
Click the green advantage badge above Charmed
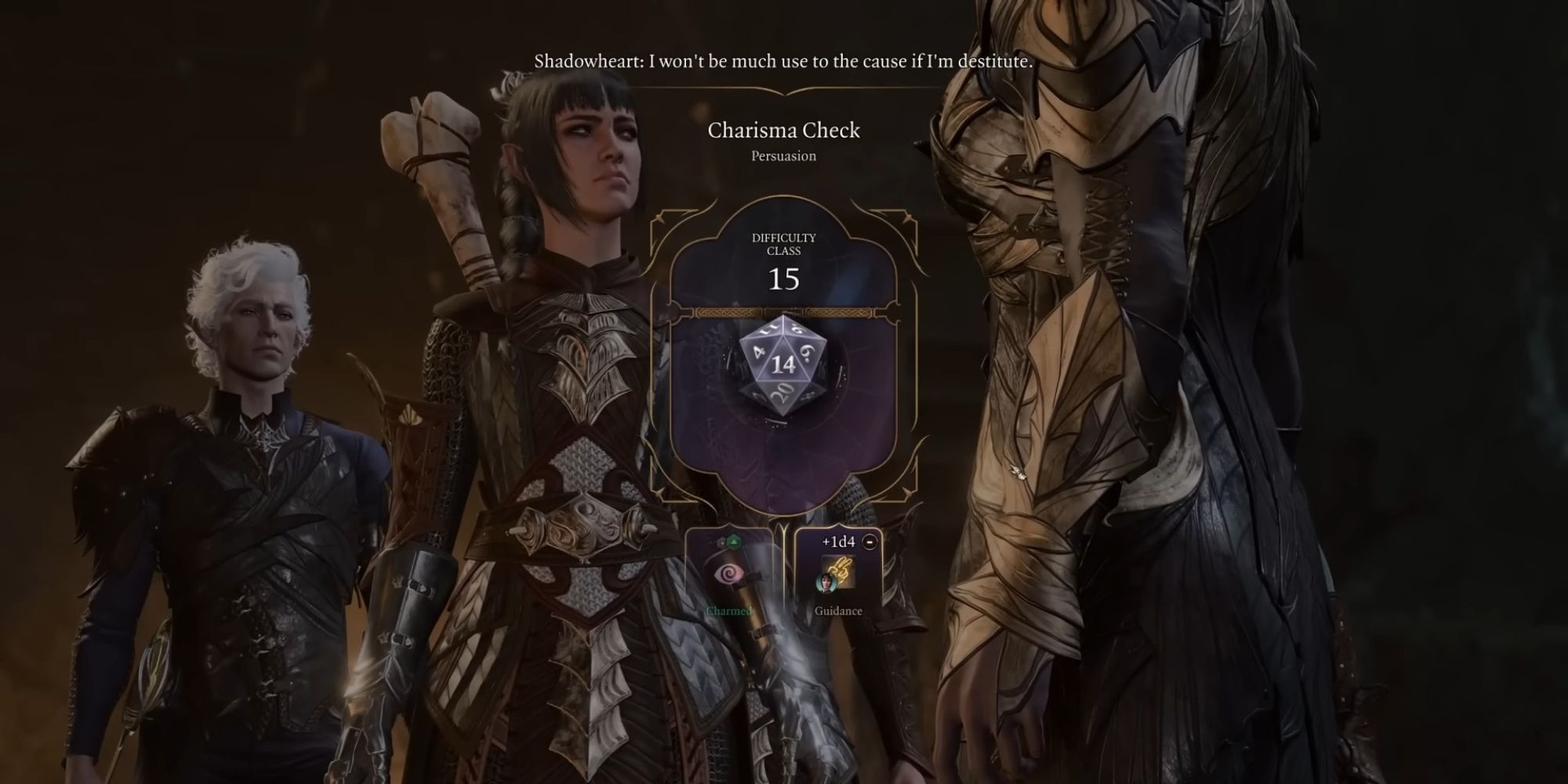pos(733,542)
